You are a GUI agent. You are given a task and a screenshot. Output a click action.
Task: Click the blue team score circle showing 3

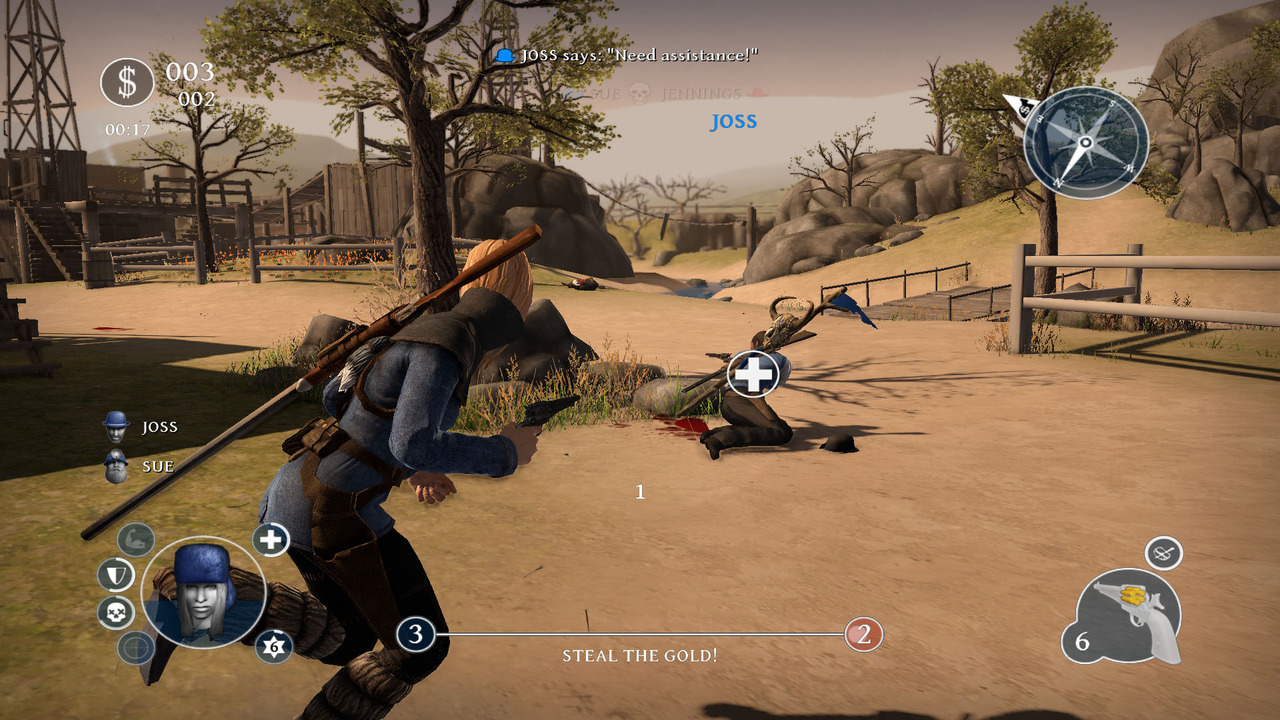[x=415, y=634]
